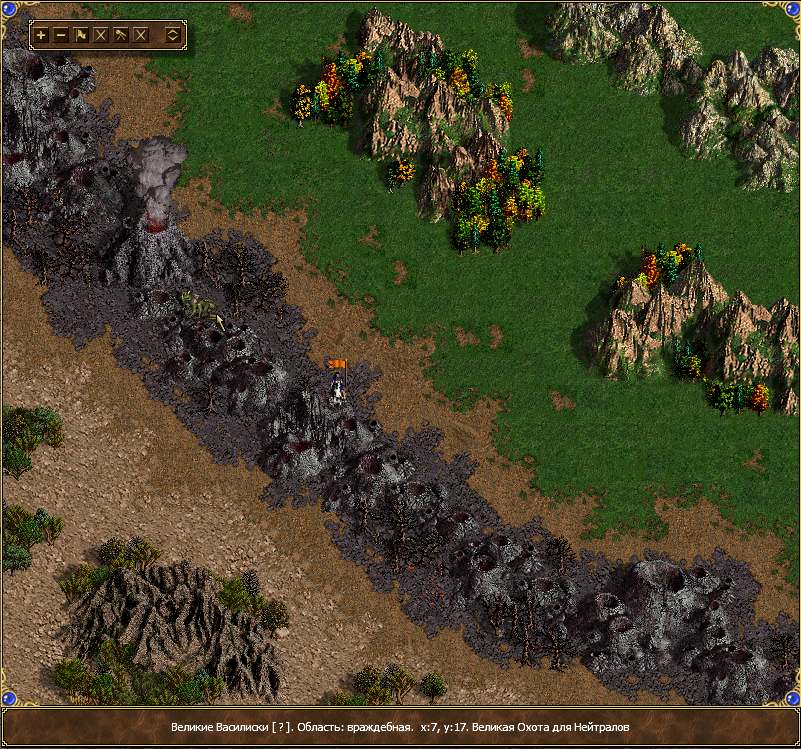Select the hammer tool icon in the toolbar

point(121,35)
